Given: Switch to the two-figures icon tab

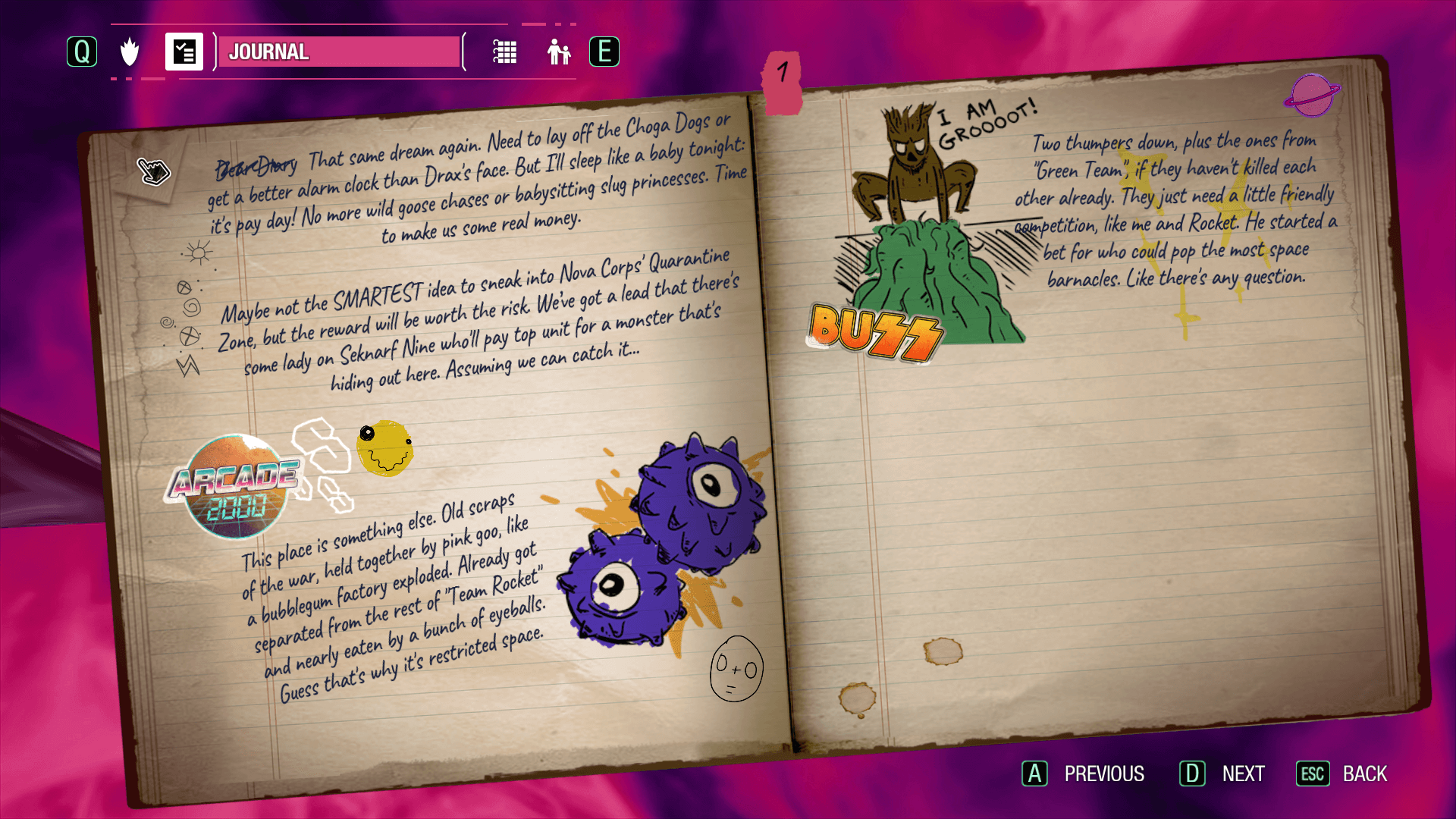Looking at the screenshot, I should (559, 52).
